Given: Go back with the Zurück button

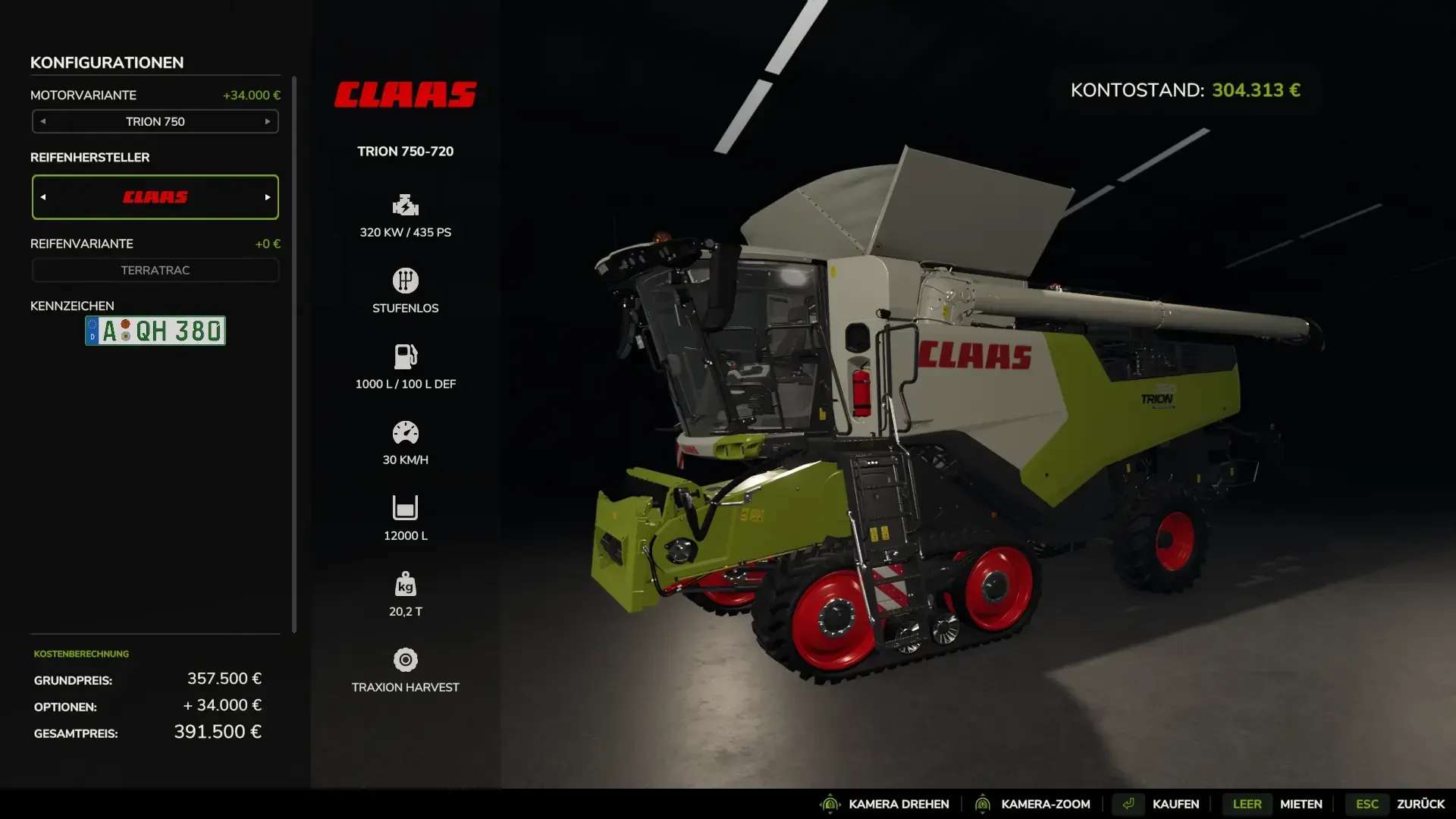Looking at the screenshot, I should [x=1420, y=804].
